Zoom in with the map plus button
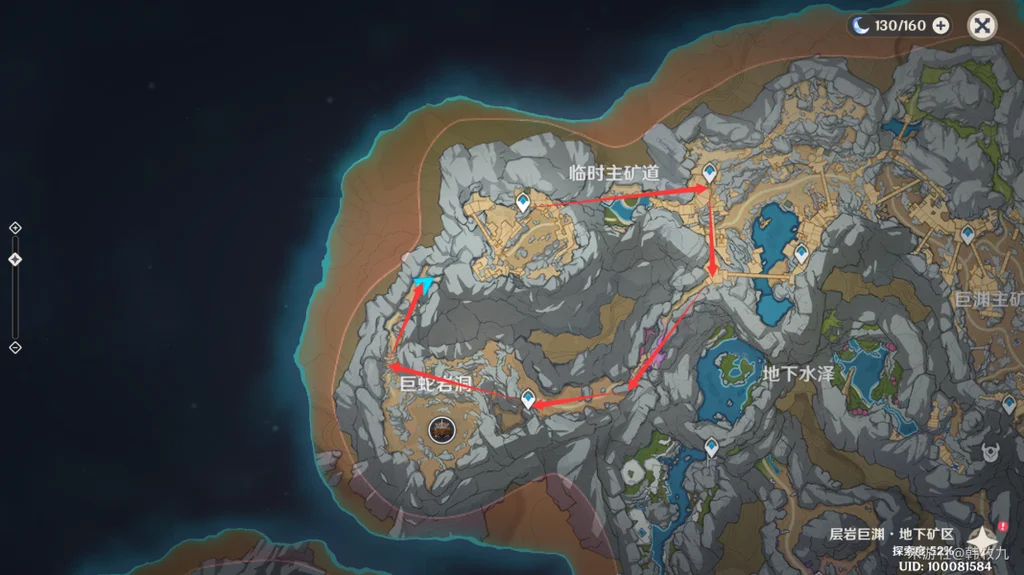This screenshot has height=575, width=1024. [15, 228]
